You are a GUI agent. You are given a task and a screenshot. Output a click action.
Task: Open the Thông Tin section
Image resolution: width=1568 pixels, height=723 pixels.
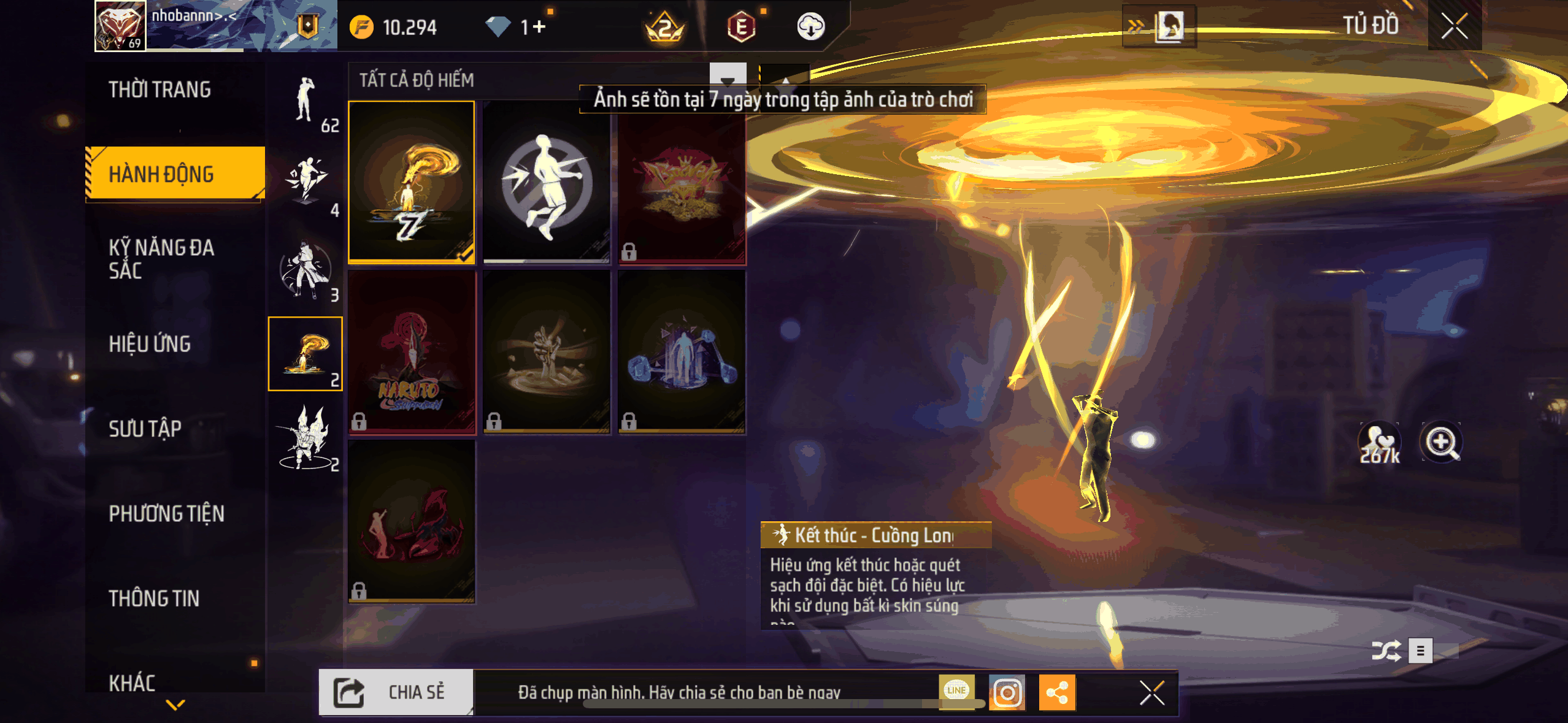[x=154, y=598]
